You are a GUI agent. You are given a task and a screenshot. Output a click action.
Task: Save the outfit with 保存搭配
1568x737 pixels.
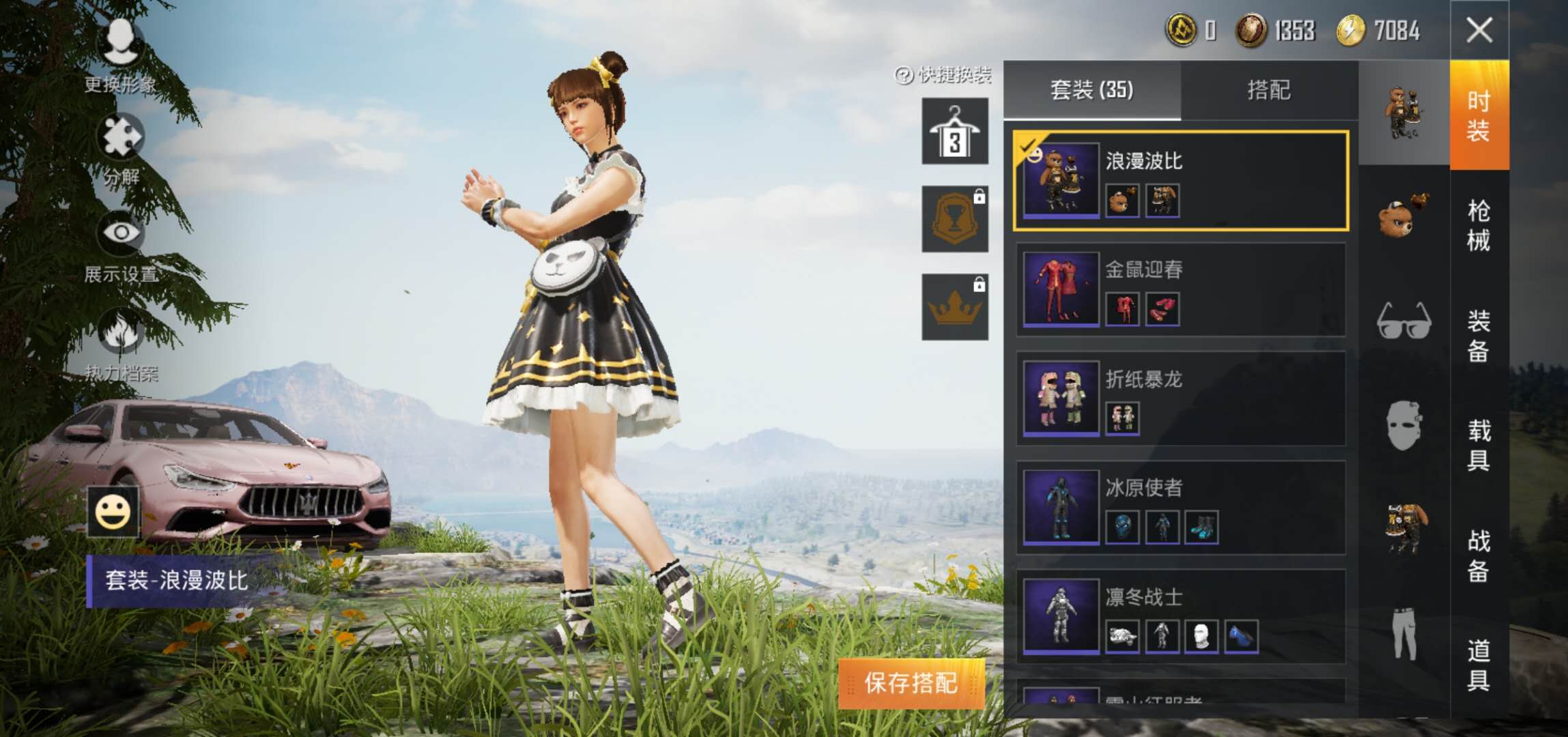pos(911,682)
